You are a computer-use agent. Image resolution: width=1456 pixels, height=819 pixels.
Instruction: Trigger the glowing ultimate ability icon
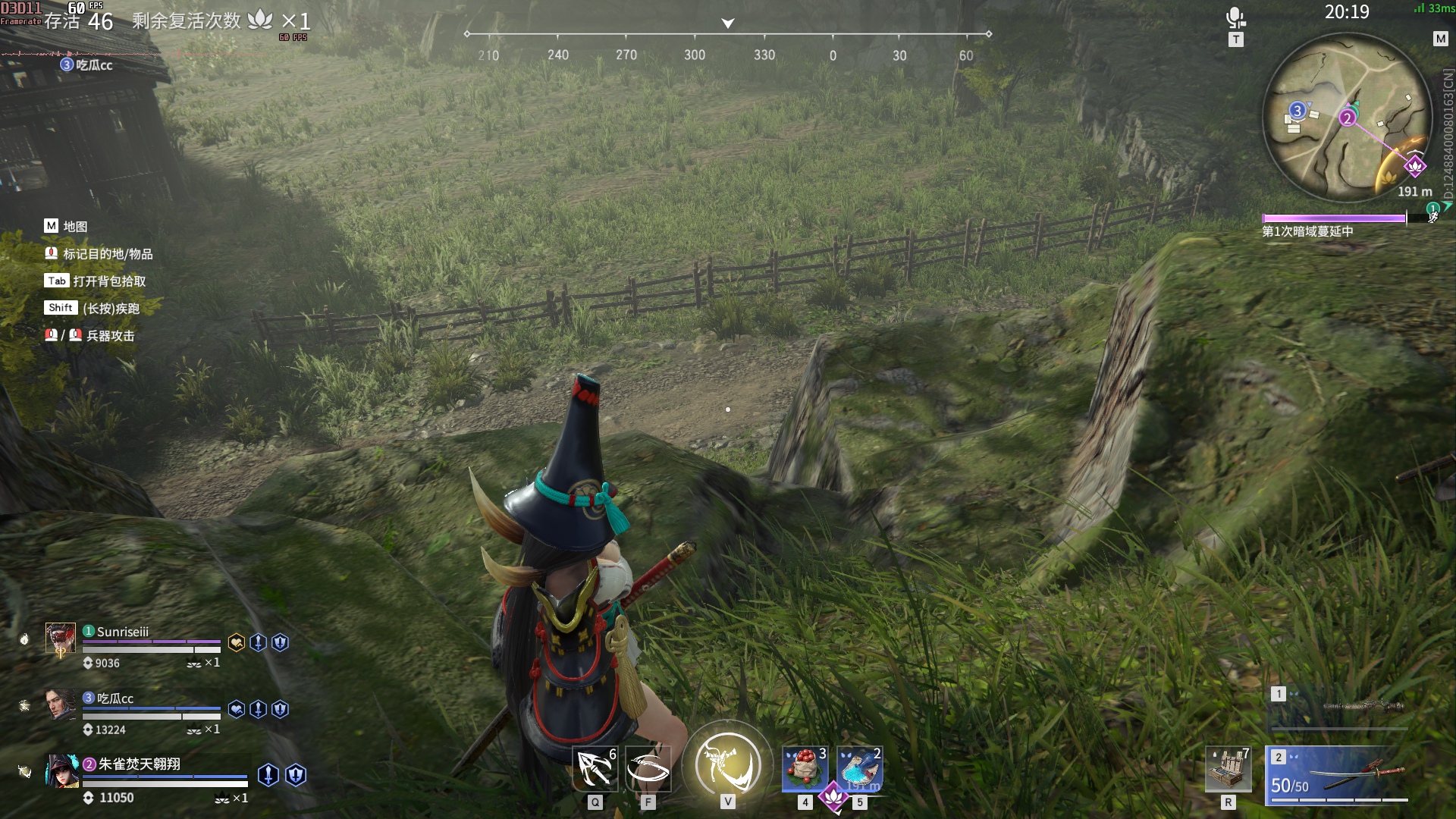pos(727,763)
